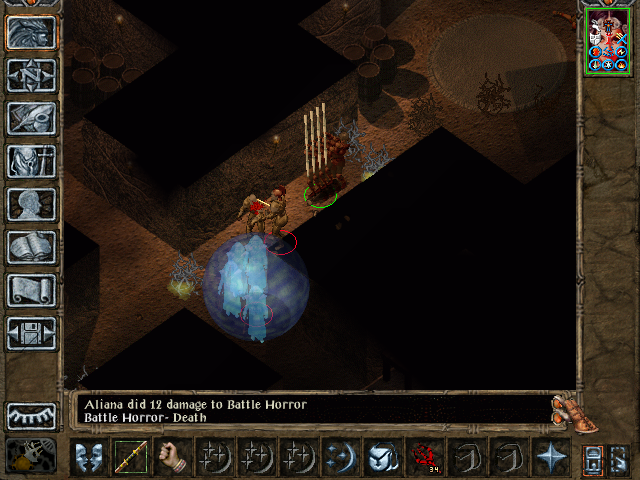Open the mage spellbook
This screenshot has height=480, width=640.
[x=31, y=247]
